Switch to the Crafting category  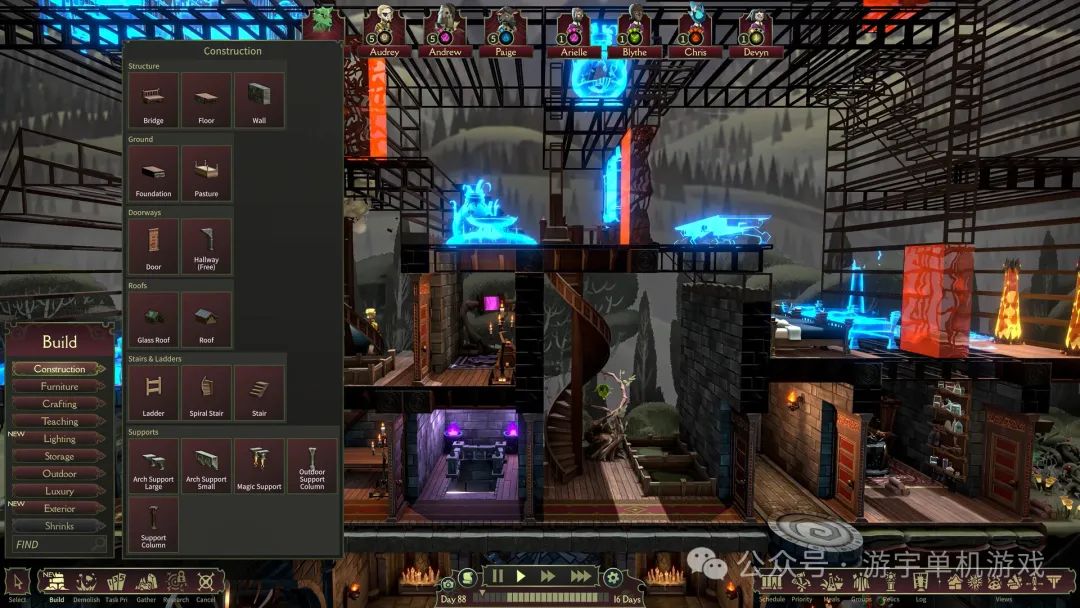(59, 404)
